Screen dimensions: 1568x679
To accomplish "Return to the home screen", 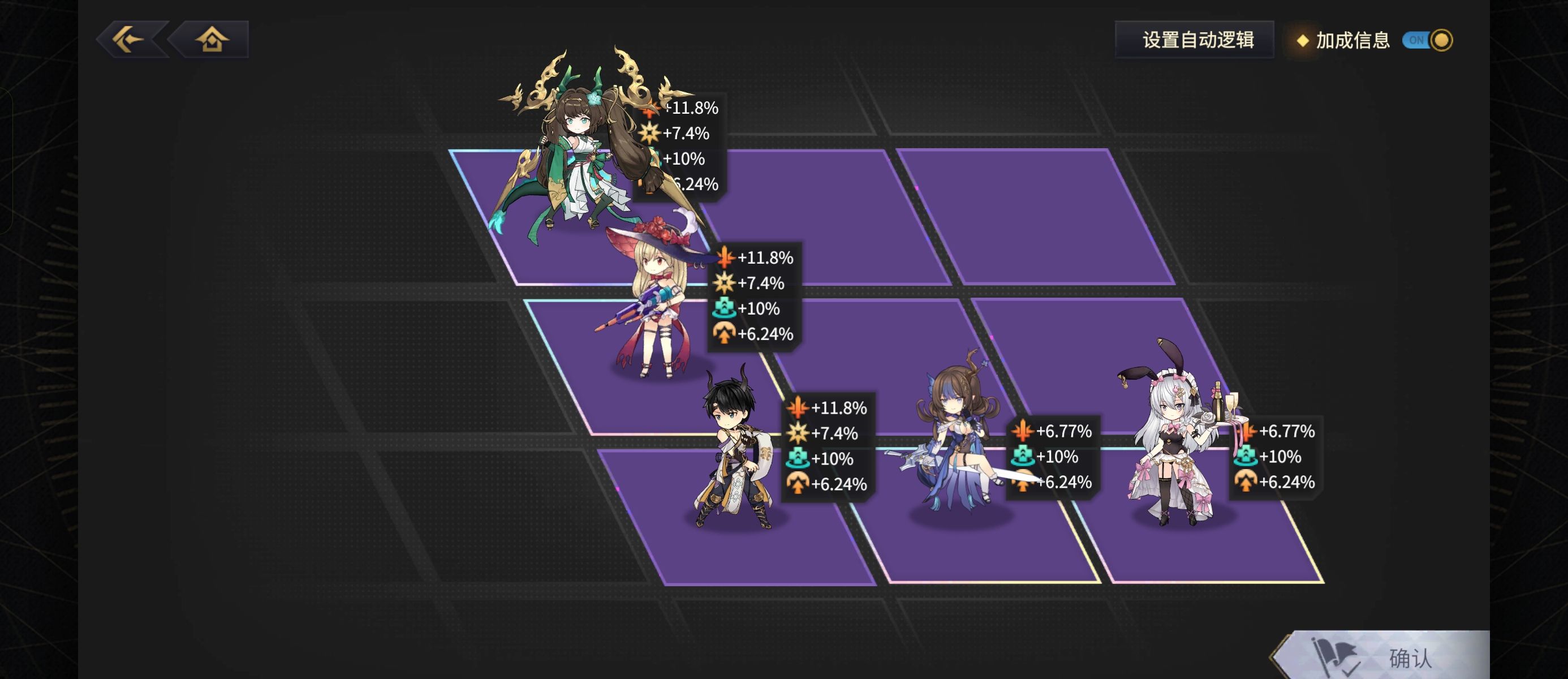I will 211,40.
